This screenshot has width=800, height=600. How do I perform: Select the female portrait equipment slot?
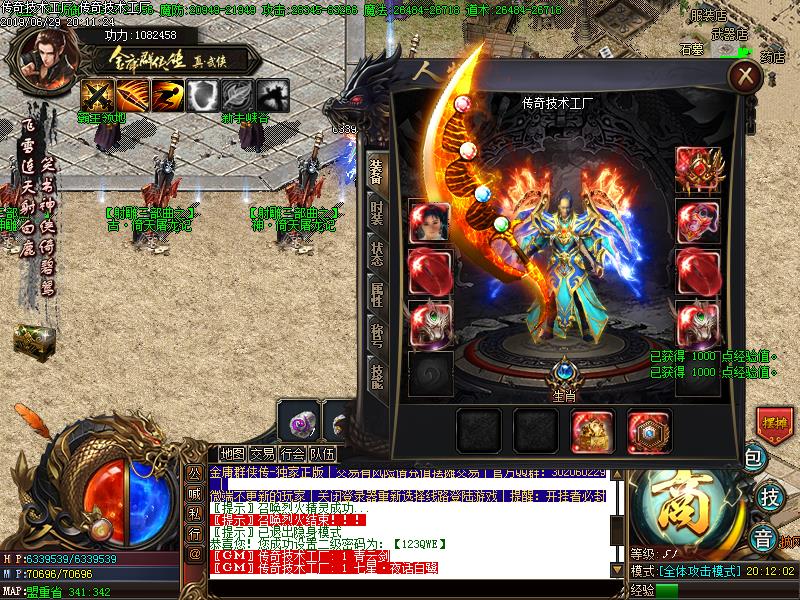[430, 221]
